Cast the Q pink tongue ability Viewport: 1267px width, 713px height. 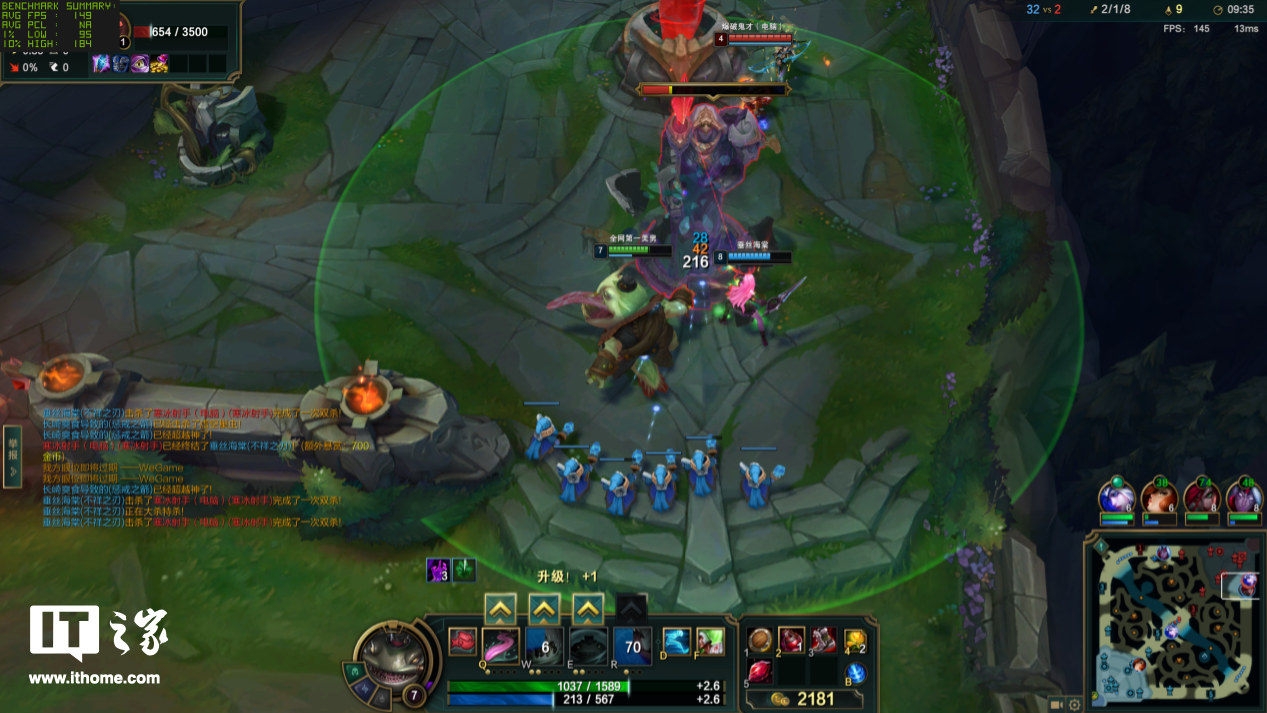(x=500, y=646)
